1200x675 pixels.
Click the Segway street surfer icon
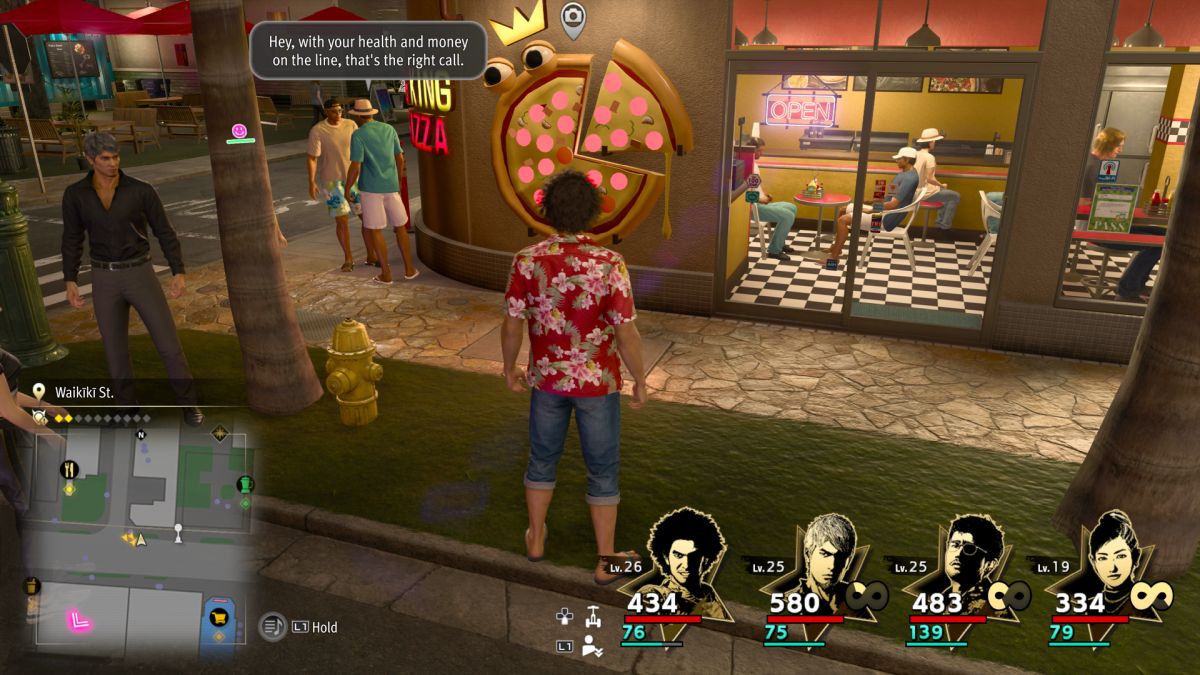pos(593,616)
